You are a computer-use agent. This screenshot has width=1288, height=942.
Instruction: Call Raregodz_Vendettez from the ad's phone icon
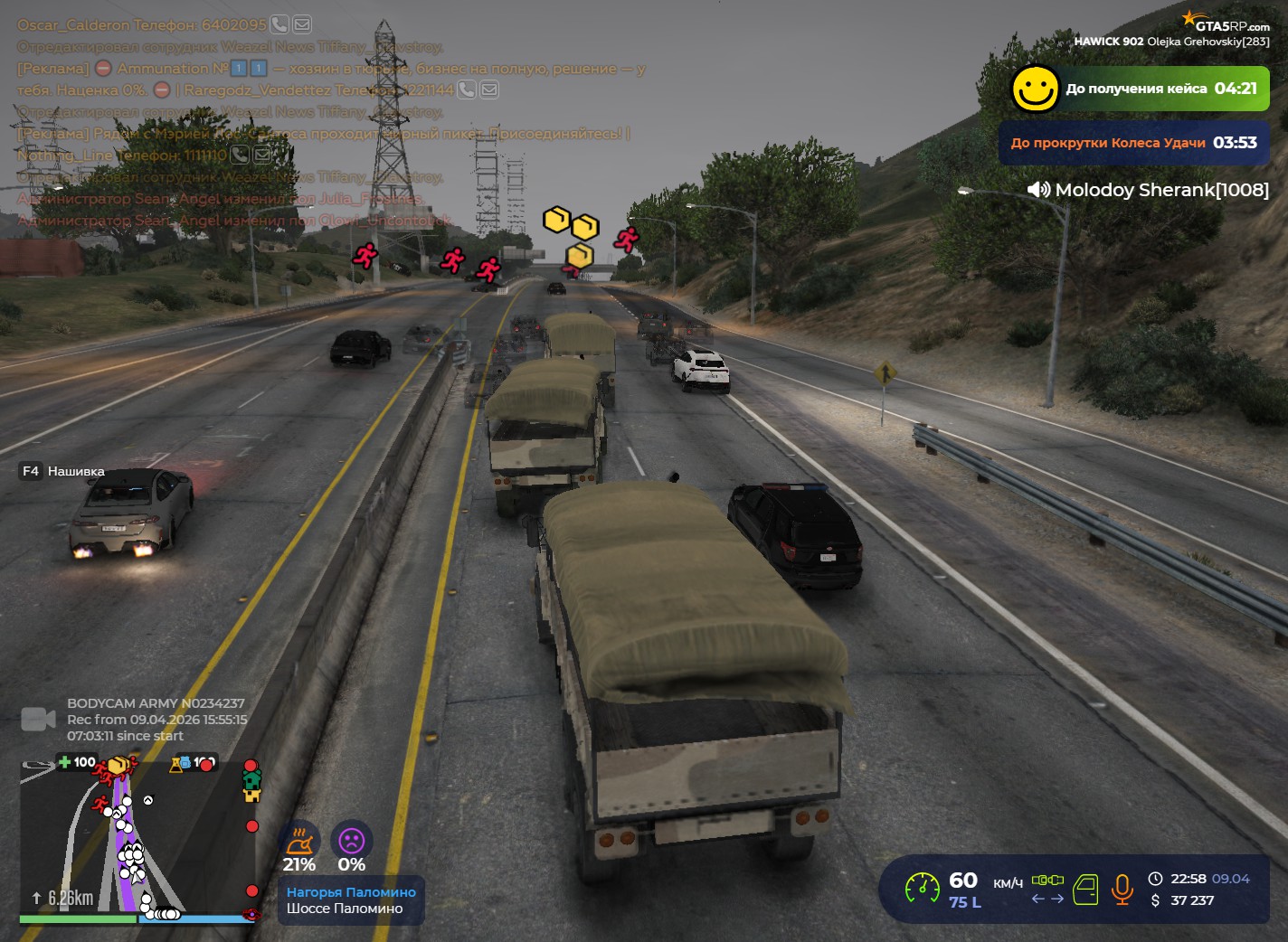(467, 89)
